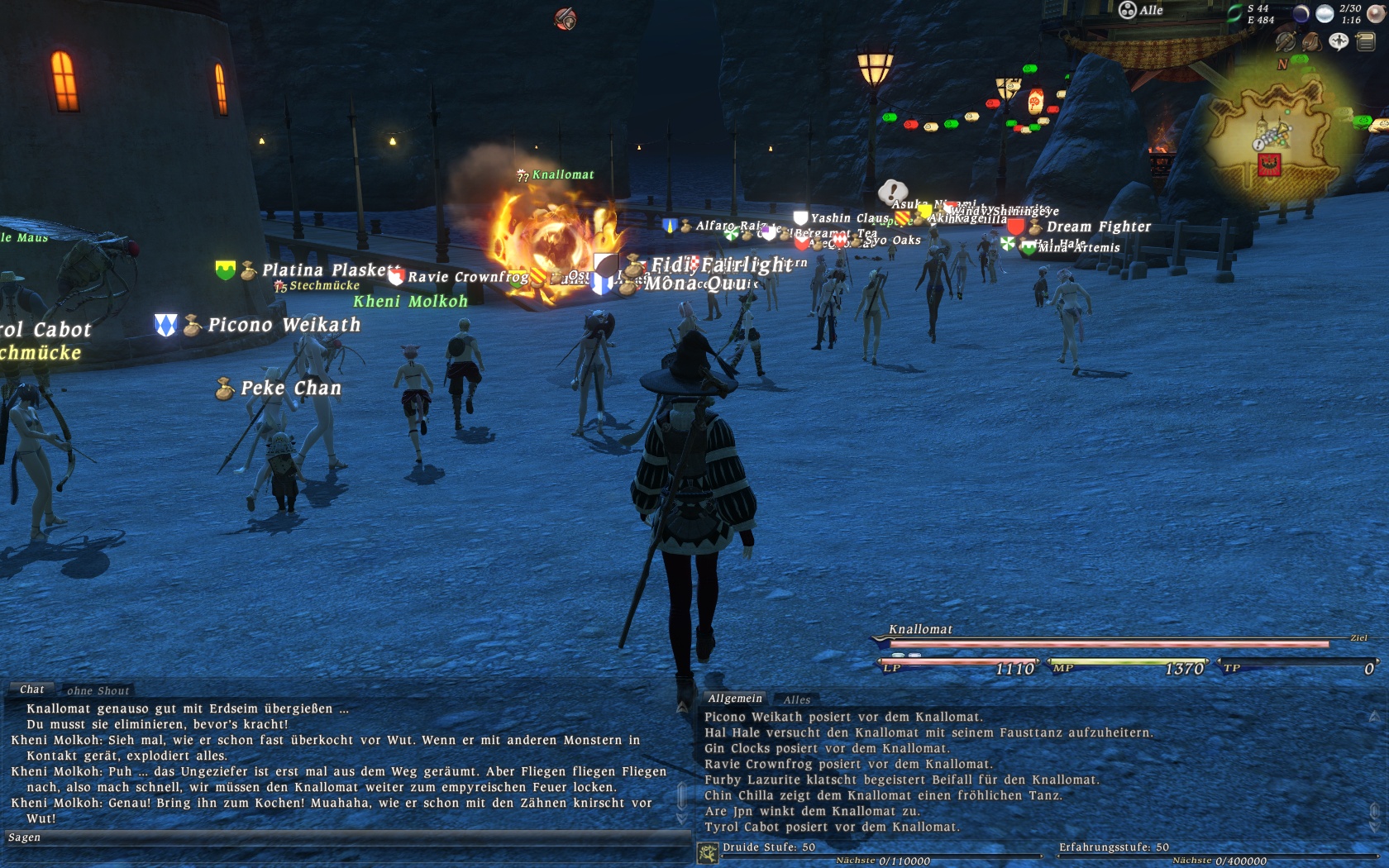Open the leather bag inventory icon
This screenshot has height=868, width=1389.
point(1311,41)
